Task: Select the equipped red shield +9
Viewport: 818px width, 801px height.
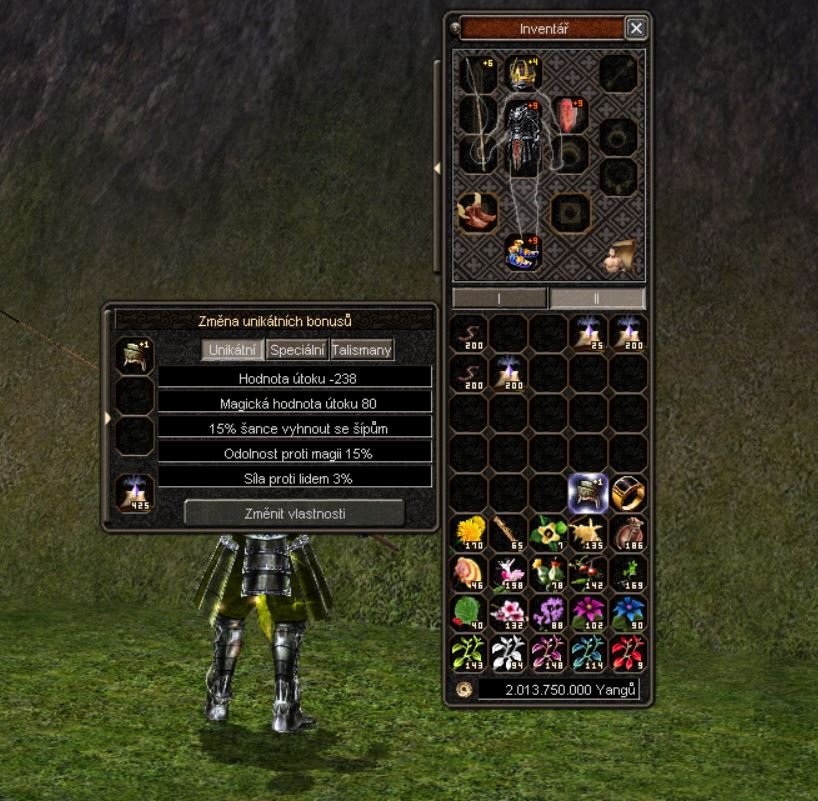Action: [569, 114]
